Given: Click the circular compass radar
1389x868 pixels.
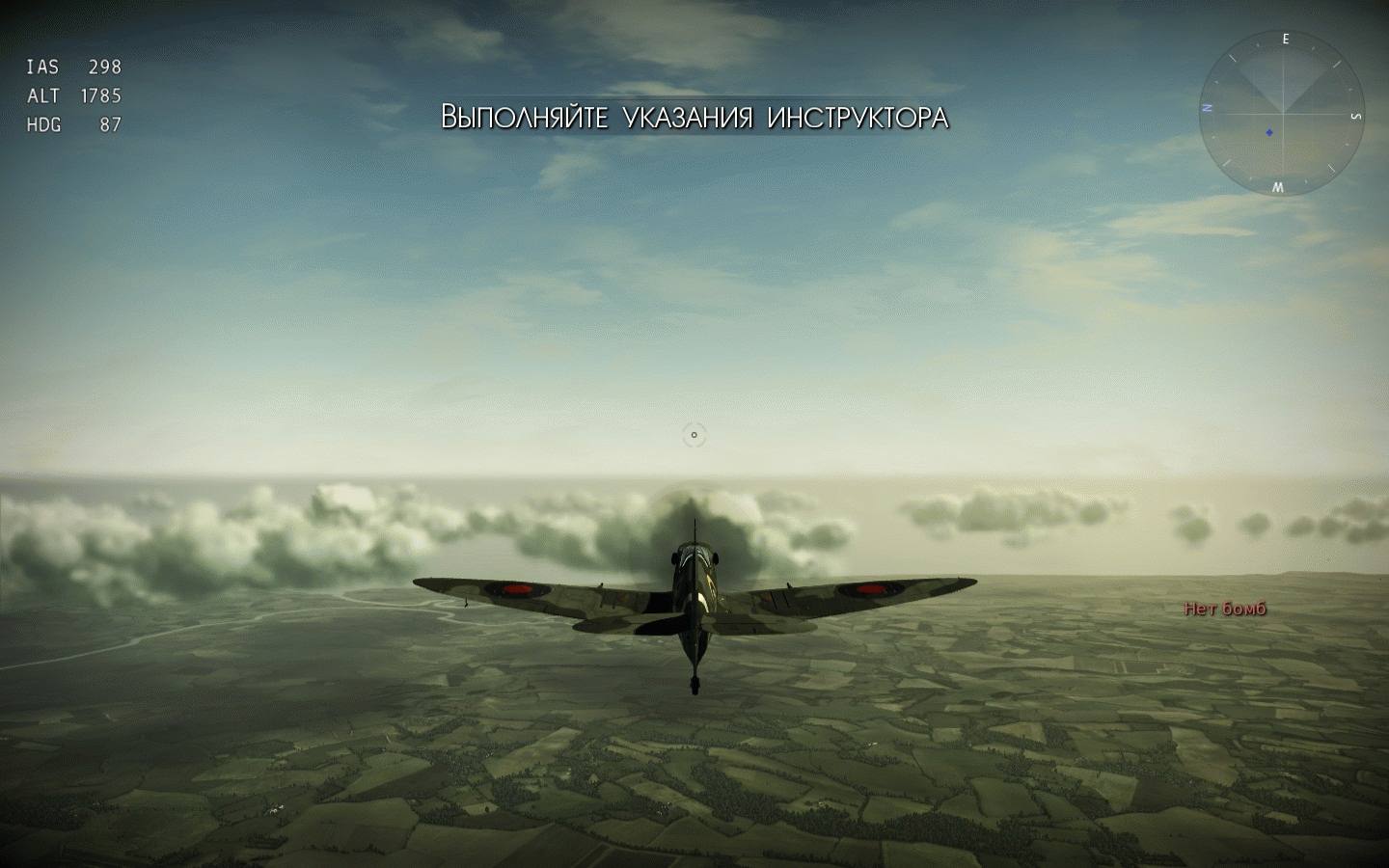Looking at the screenshot, I should click(x=1282, y=112).
